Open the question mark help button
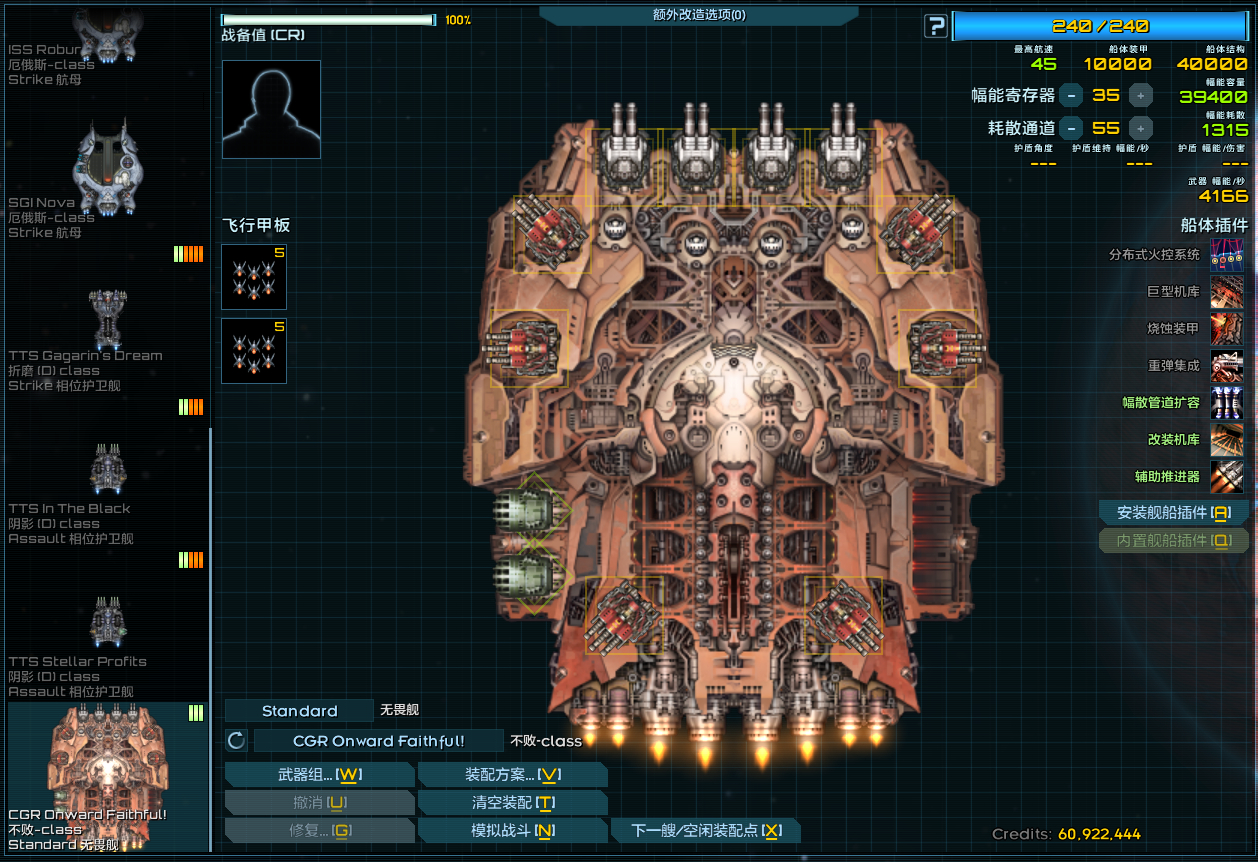 (935, 26)
